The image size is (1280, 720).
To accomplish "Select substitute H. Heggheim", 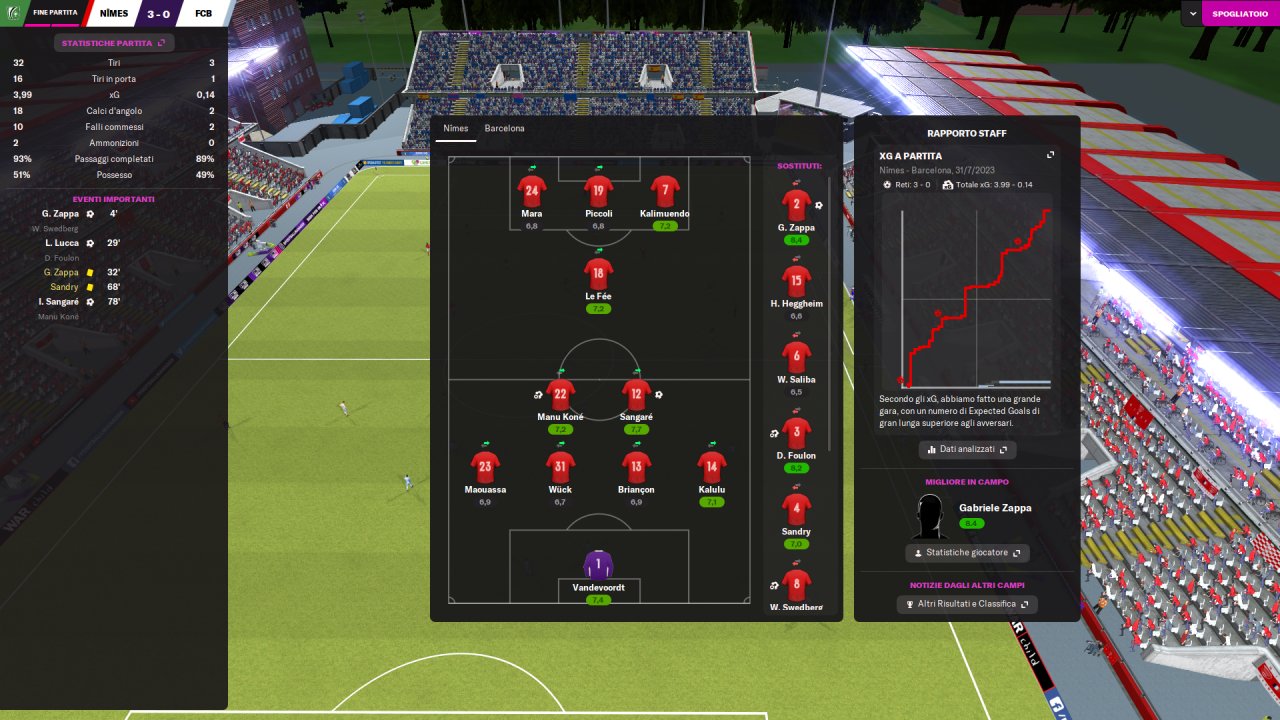I will (796, 281).
